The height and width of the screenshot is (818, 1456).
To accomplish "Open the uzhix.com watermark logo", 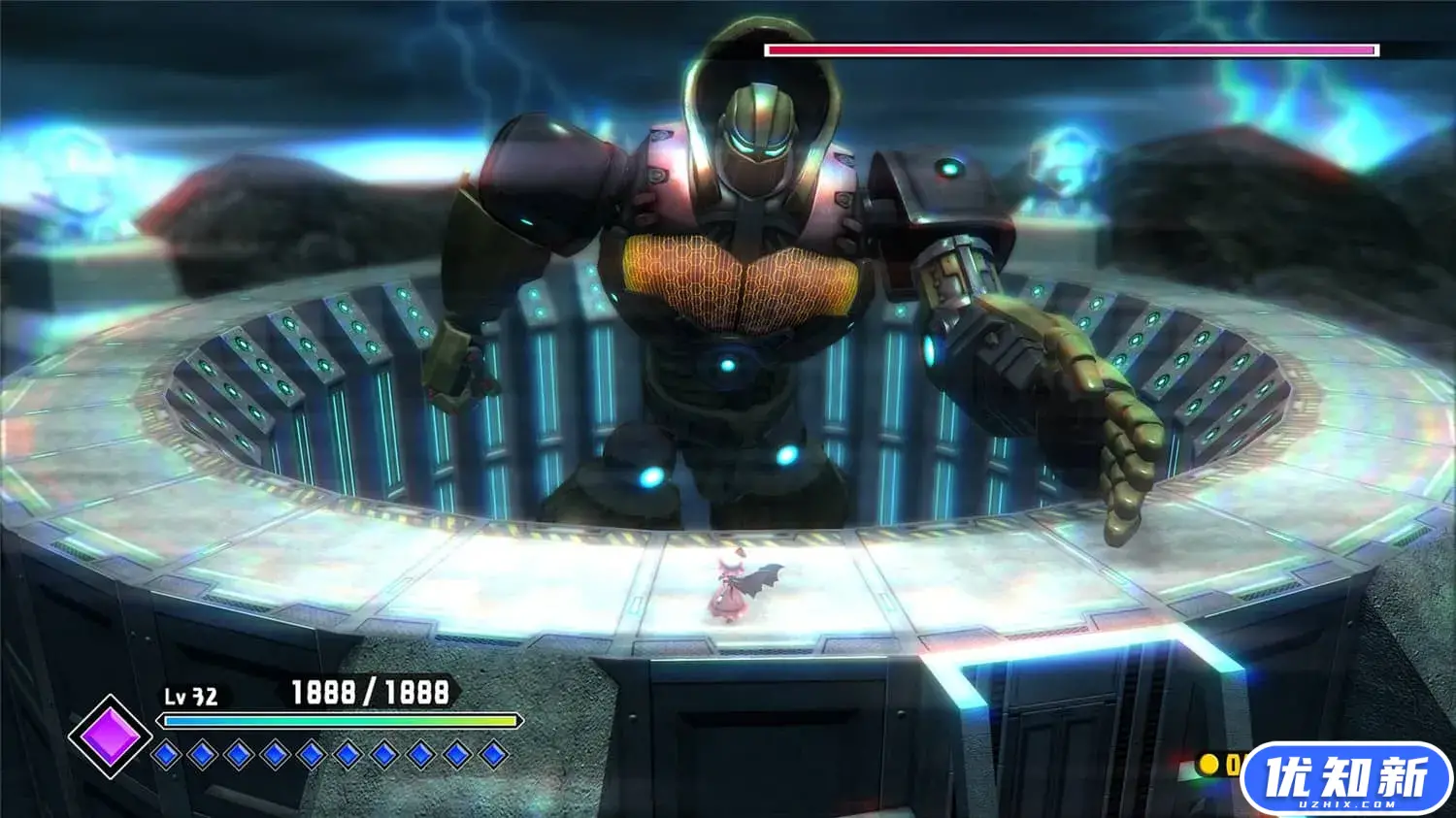I will coord(1345,779).
